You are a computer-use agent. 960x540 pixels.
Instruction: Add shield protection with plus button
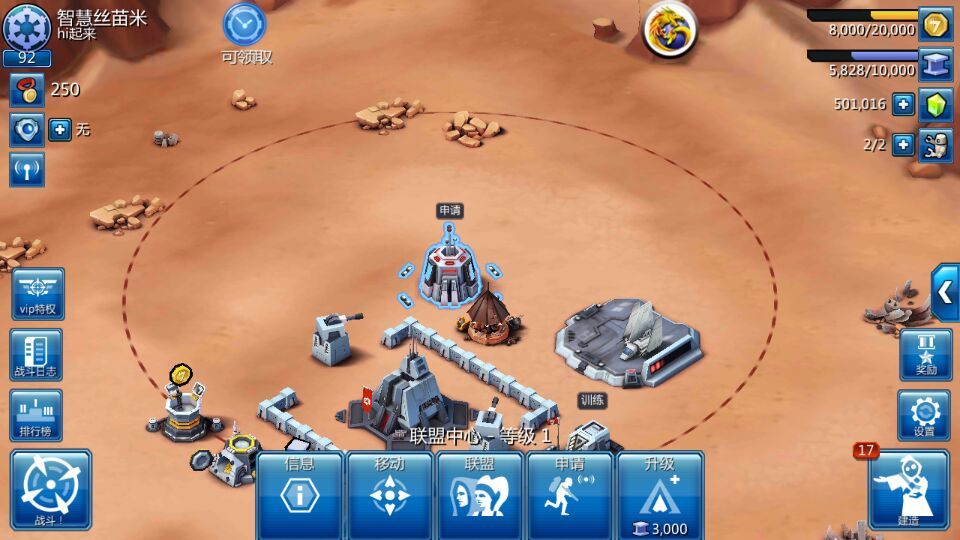point(60,130)
